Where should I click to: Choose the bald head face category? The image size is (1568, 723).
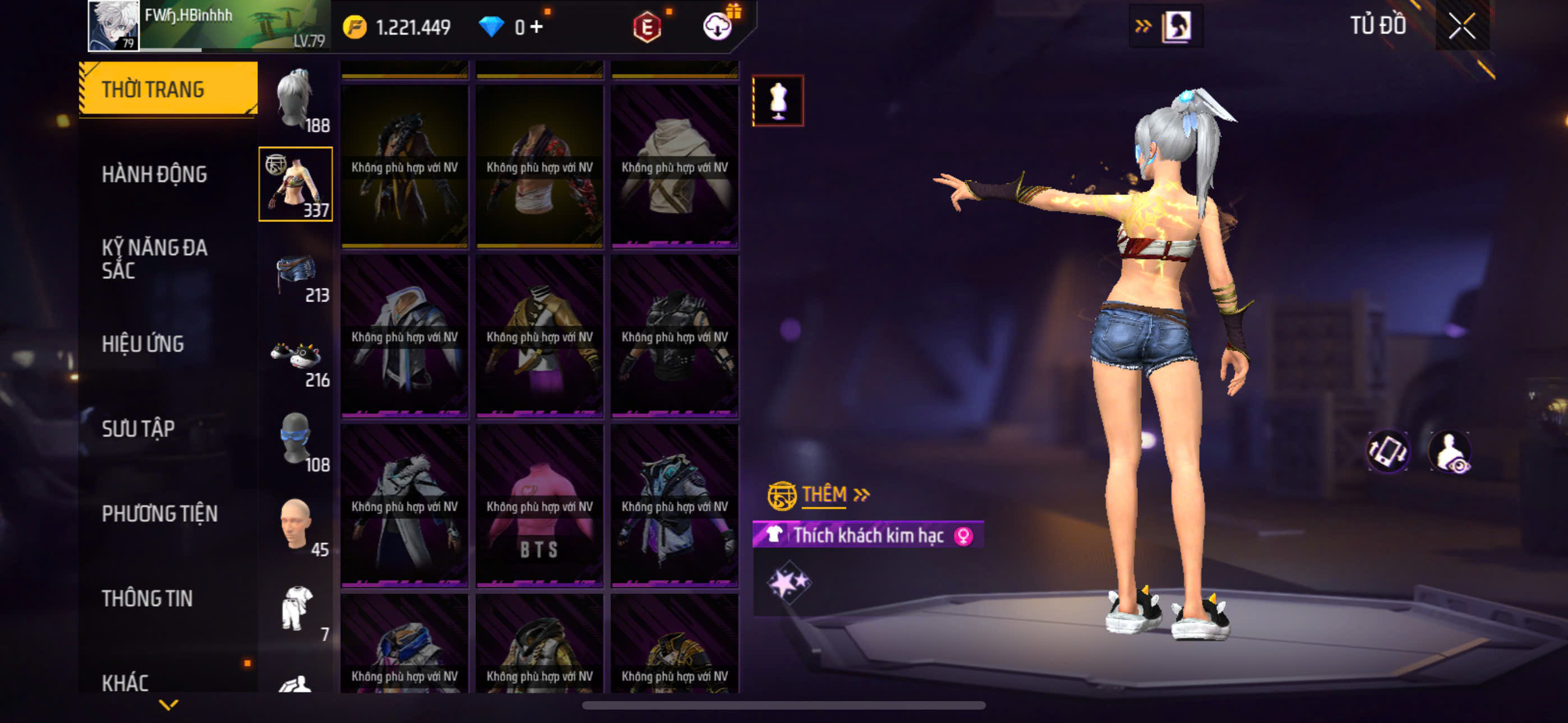coord(296,525)
